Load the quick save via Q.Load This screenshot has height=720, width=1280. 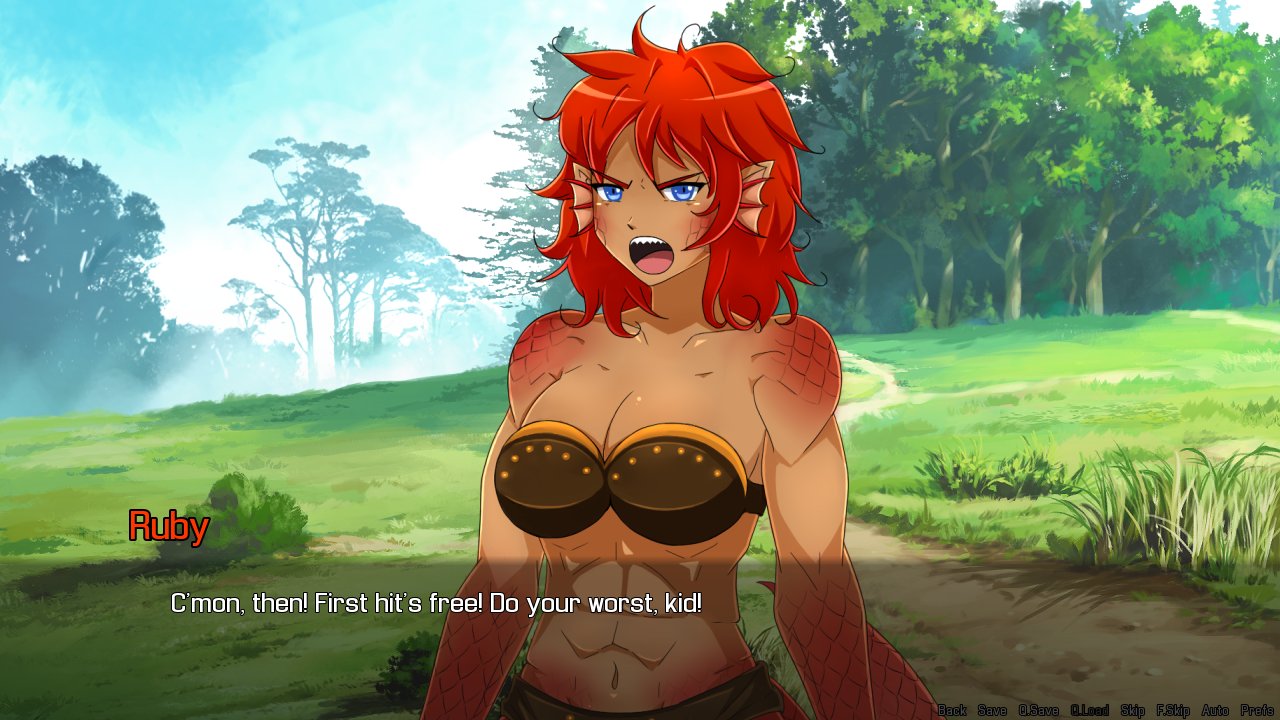tap(1089, 710)
